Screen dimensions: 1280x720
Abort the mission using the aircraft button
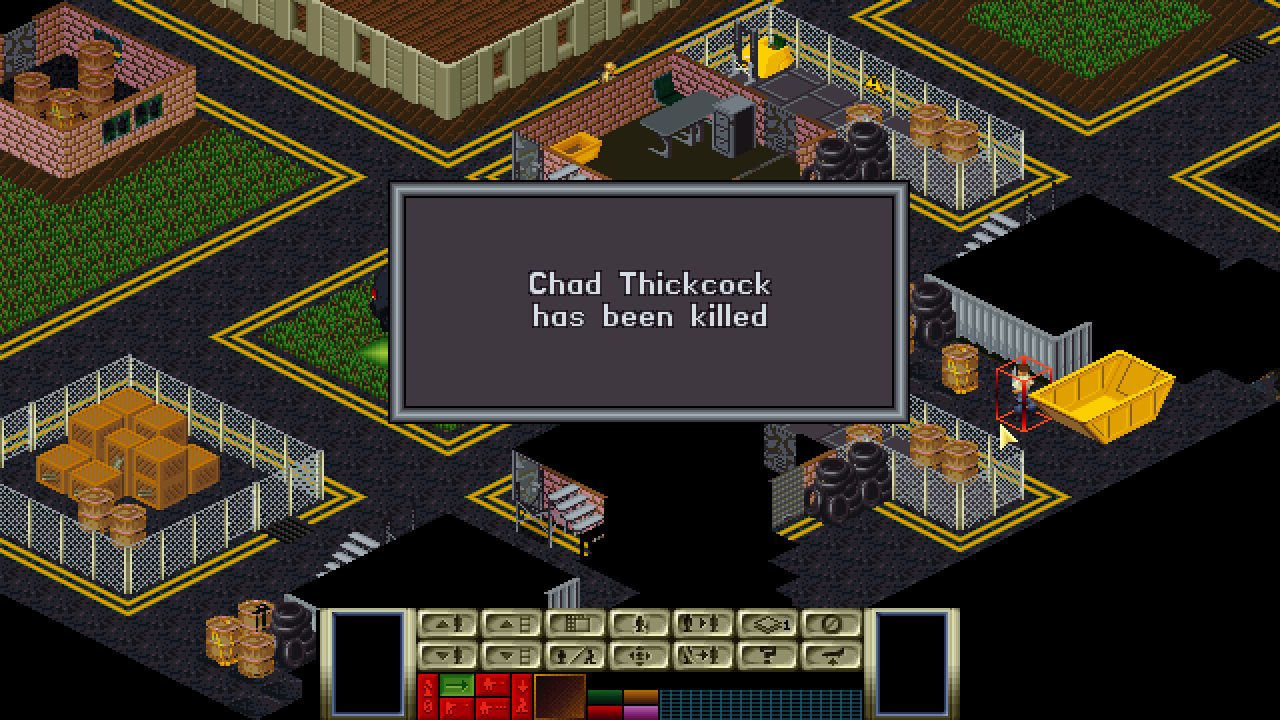click(x=830, y=656)
